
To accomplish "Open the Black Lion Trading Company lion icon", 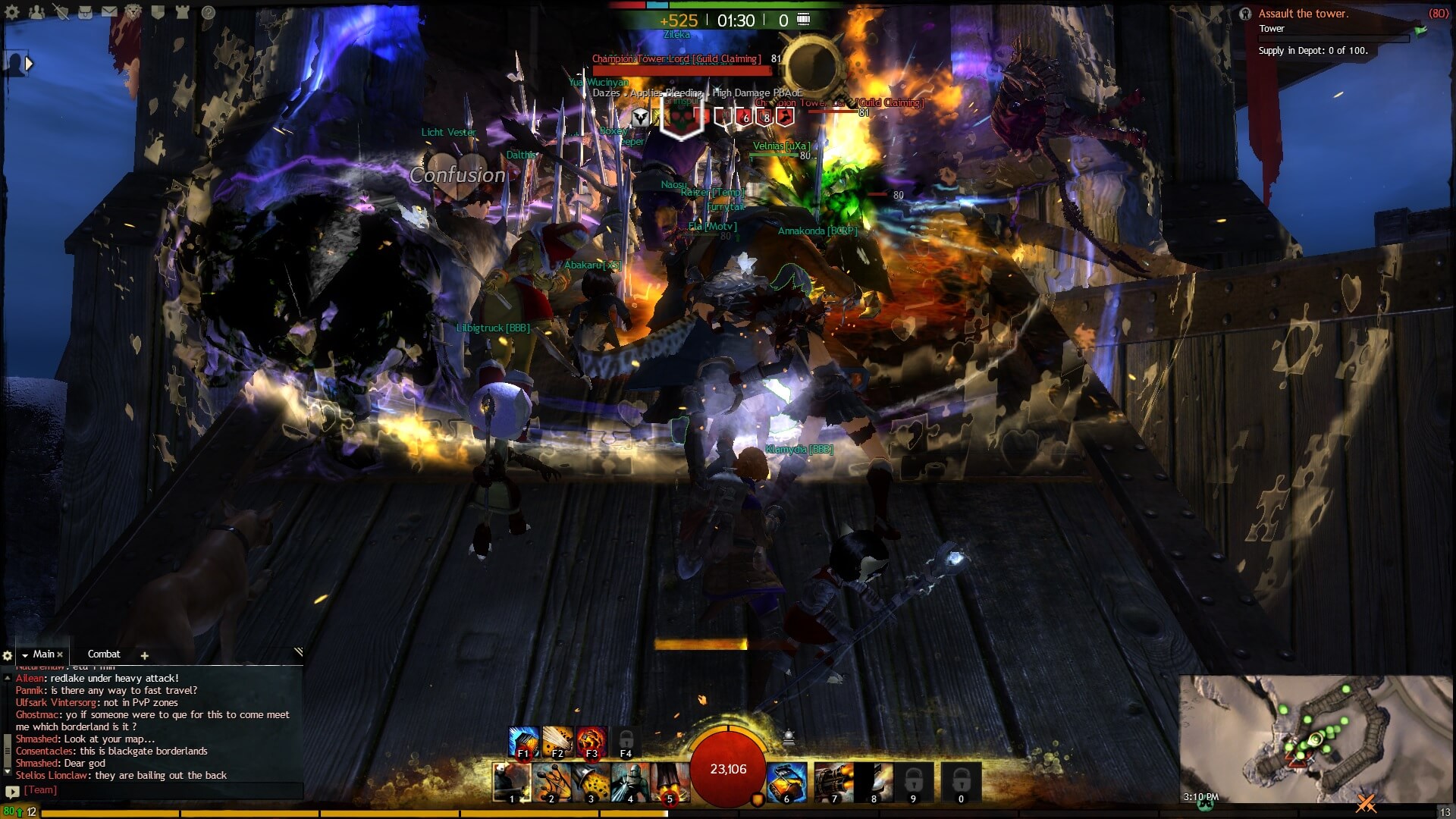I will (x=133, y=12).
